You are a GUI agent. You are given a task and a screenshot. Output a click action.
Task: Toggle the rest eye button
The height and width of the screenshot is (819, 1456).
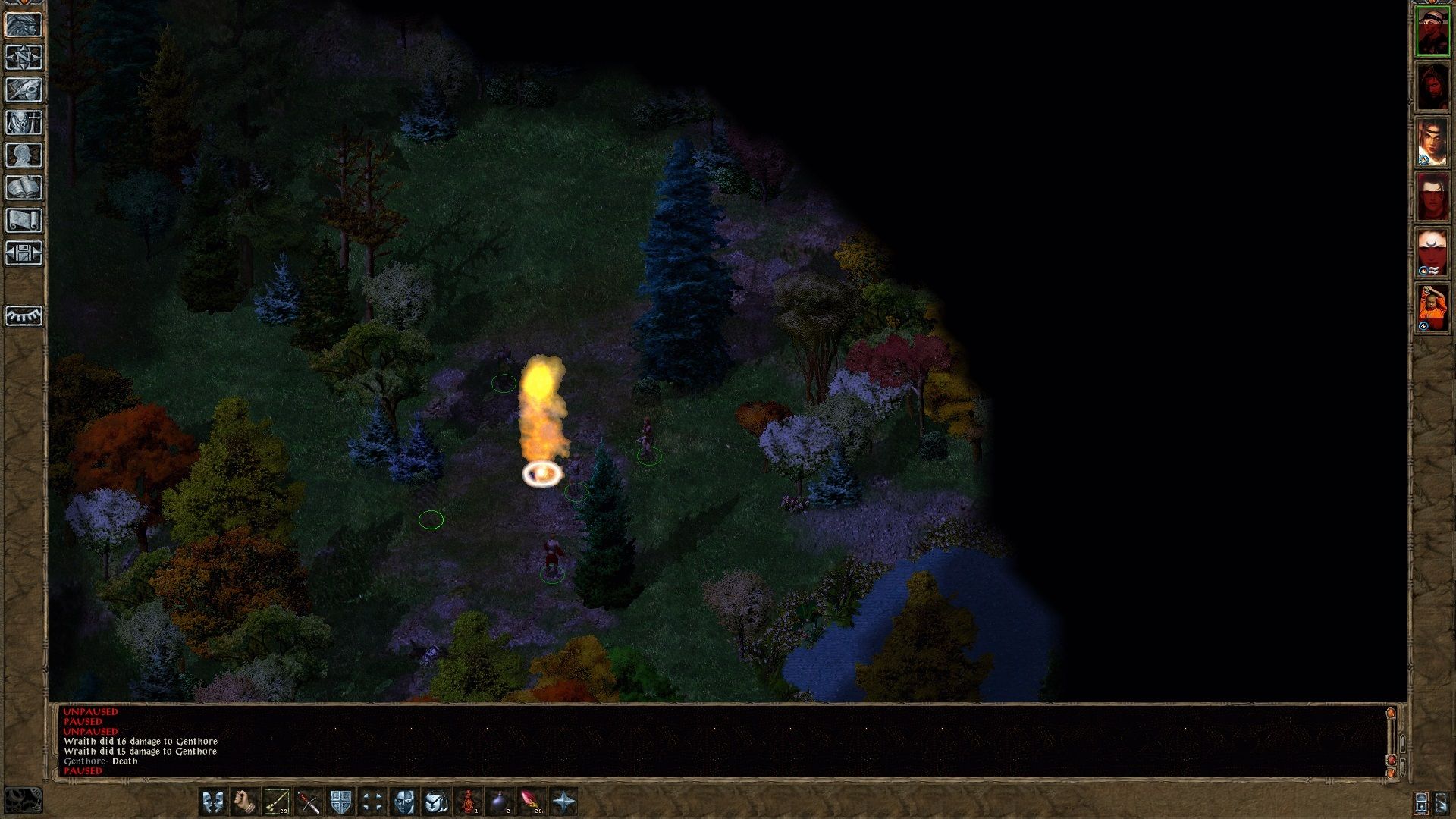tap(24, 315)
